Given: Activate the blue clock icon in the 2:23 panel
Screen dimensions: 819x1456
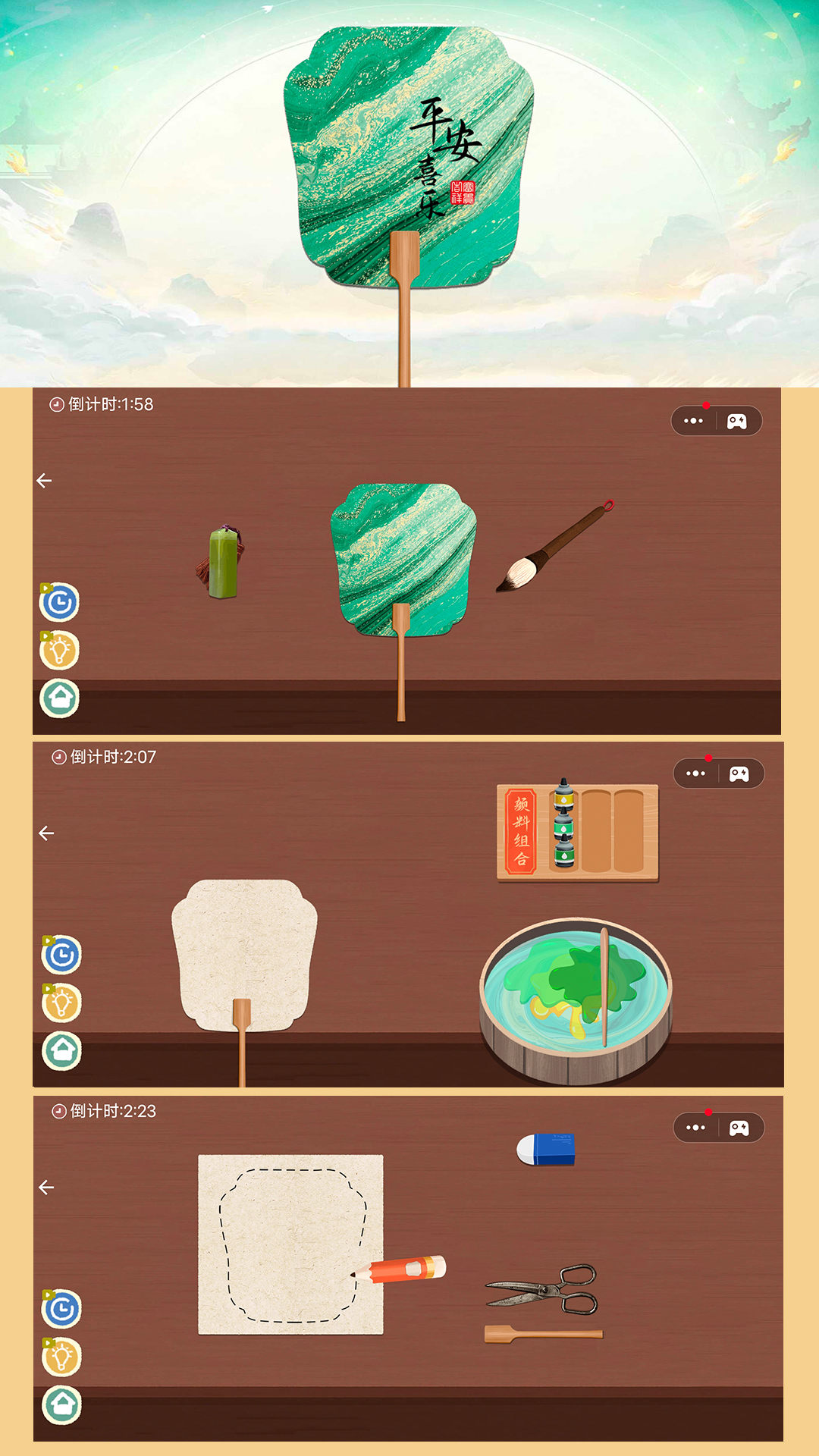Looking at the screenshot, I should click(62, 1309).
